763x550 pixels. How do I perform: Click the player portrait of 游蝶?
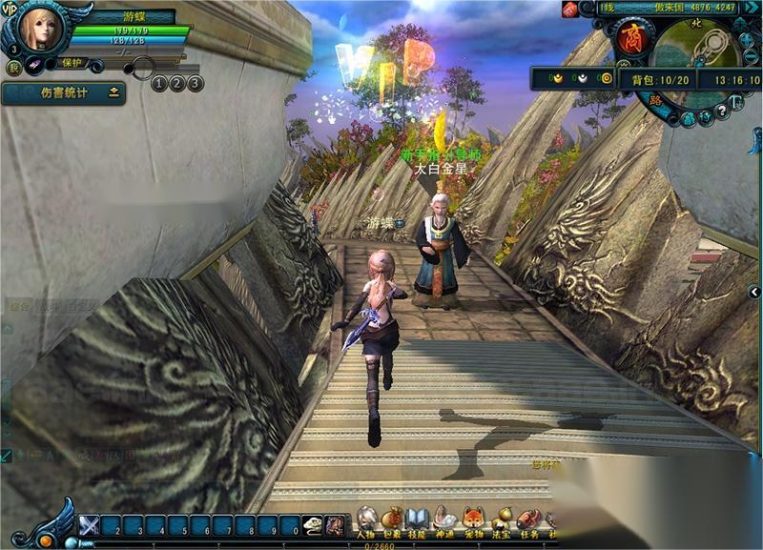[38, 28]
